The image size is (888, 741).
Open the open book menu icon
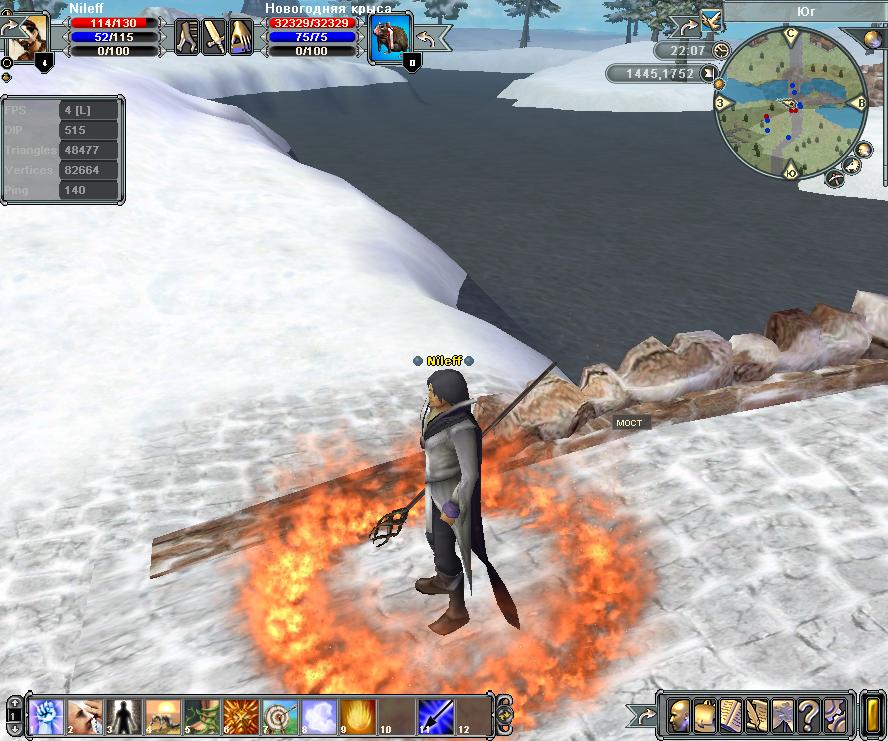click(731, 715)
